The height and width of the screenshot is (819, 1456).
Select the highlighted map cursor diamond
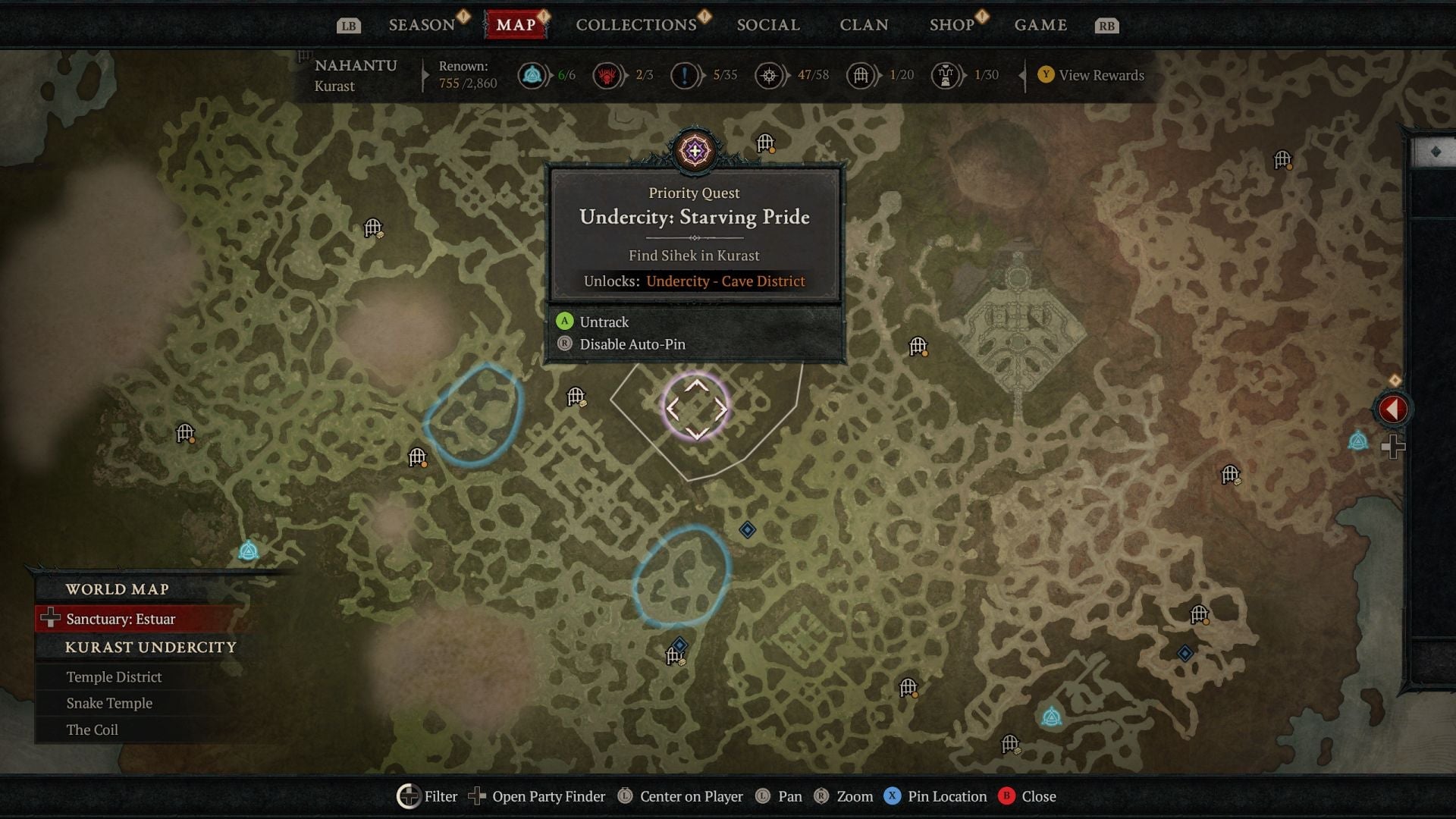pos(698,409)
